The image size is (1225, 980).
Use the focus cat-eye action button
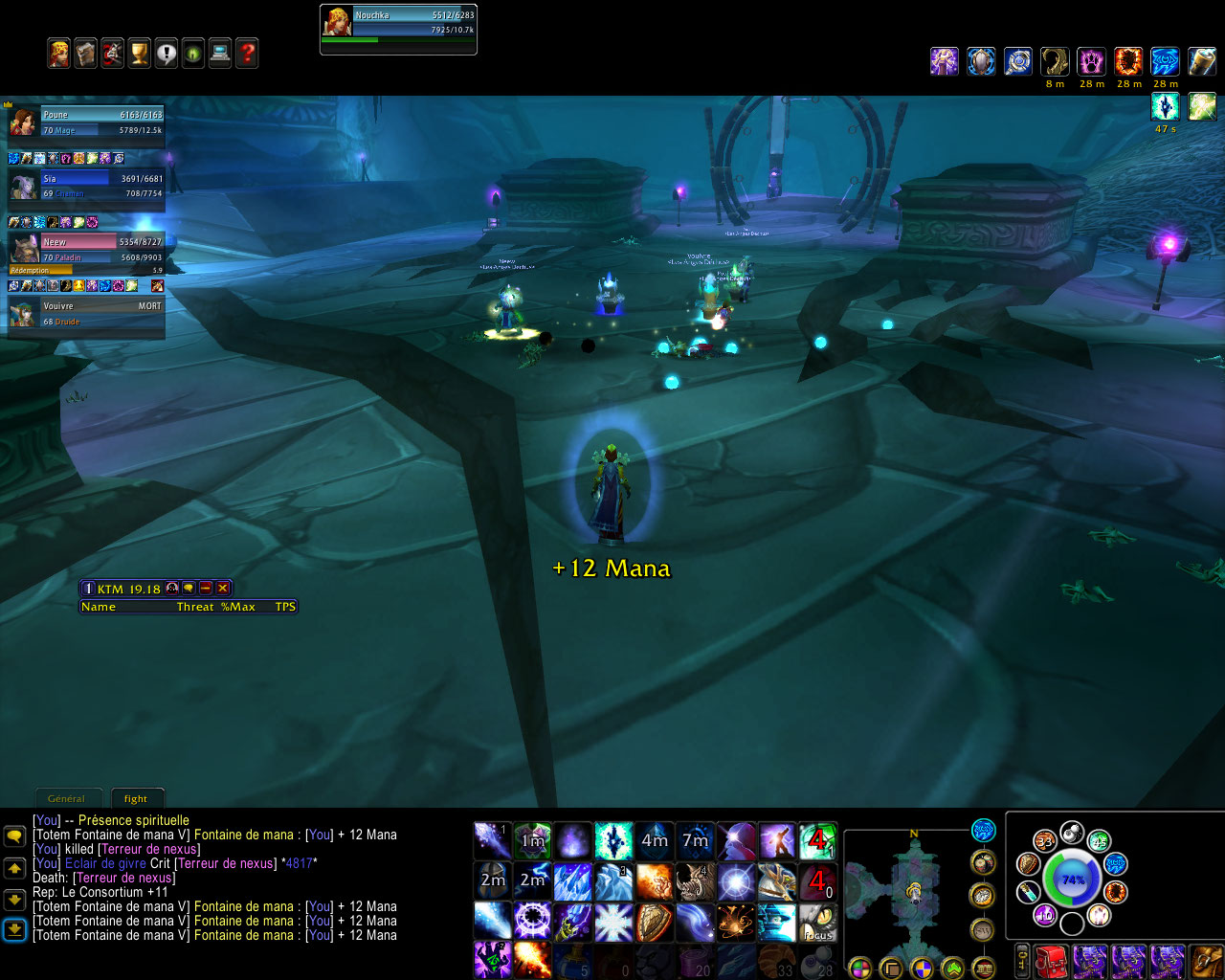point(817,921)
